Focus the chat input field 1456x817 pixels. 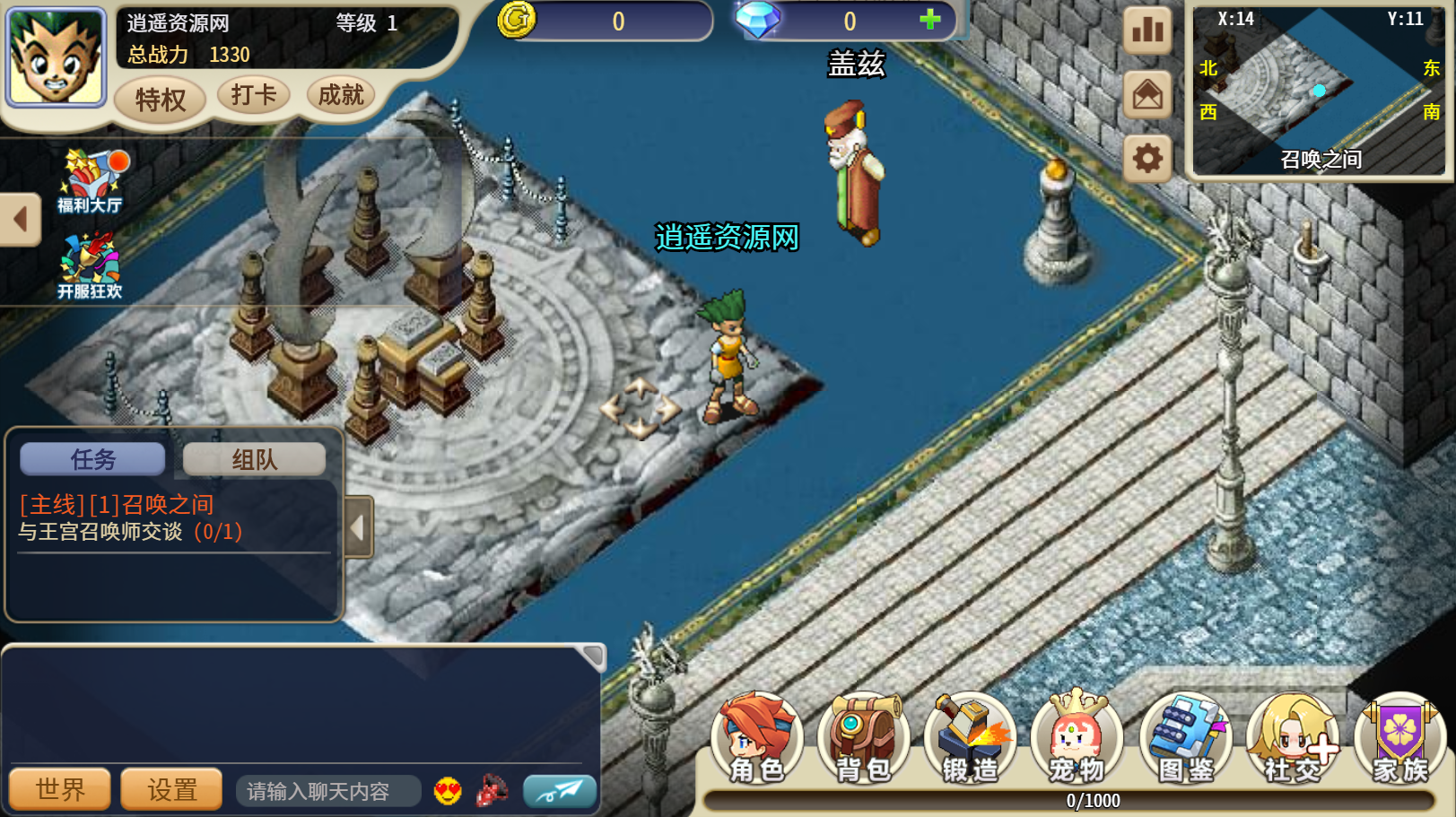click(327, 791)
